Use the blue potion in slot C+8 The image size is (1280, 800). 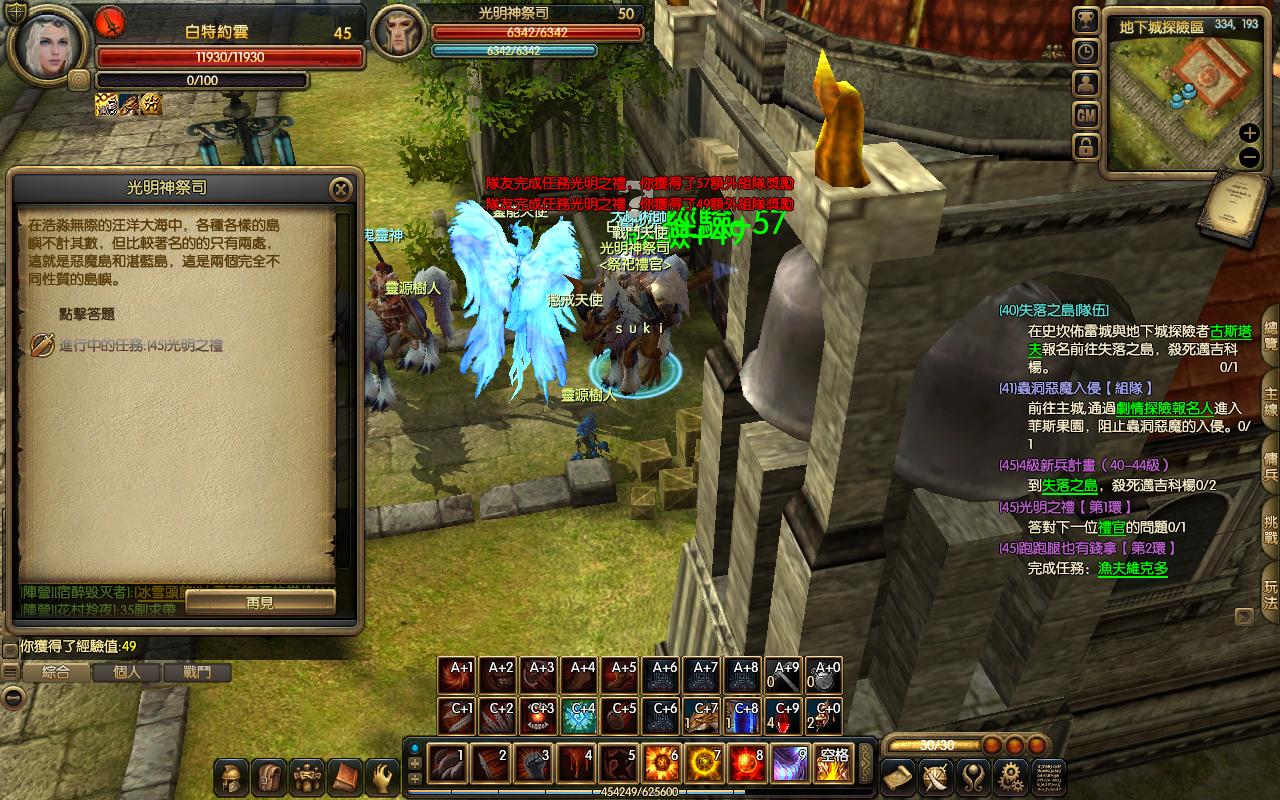pyautogui.click(x=746, y=716)
